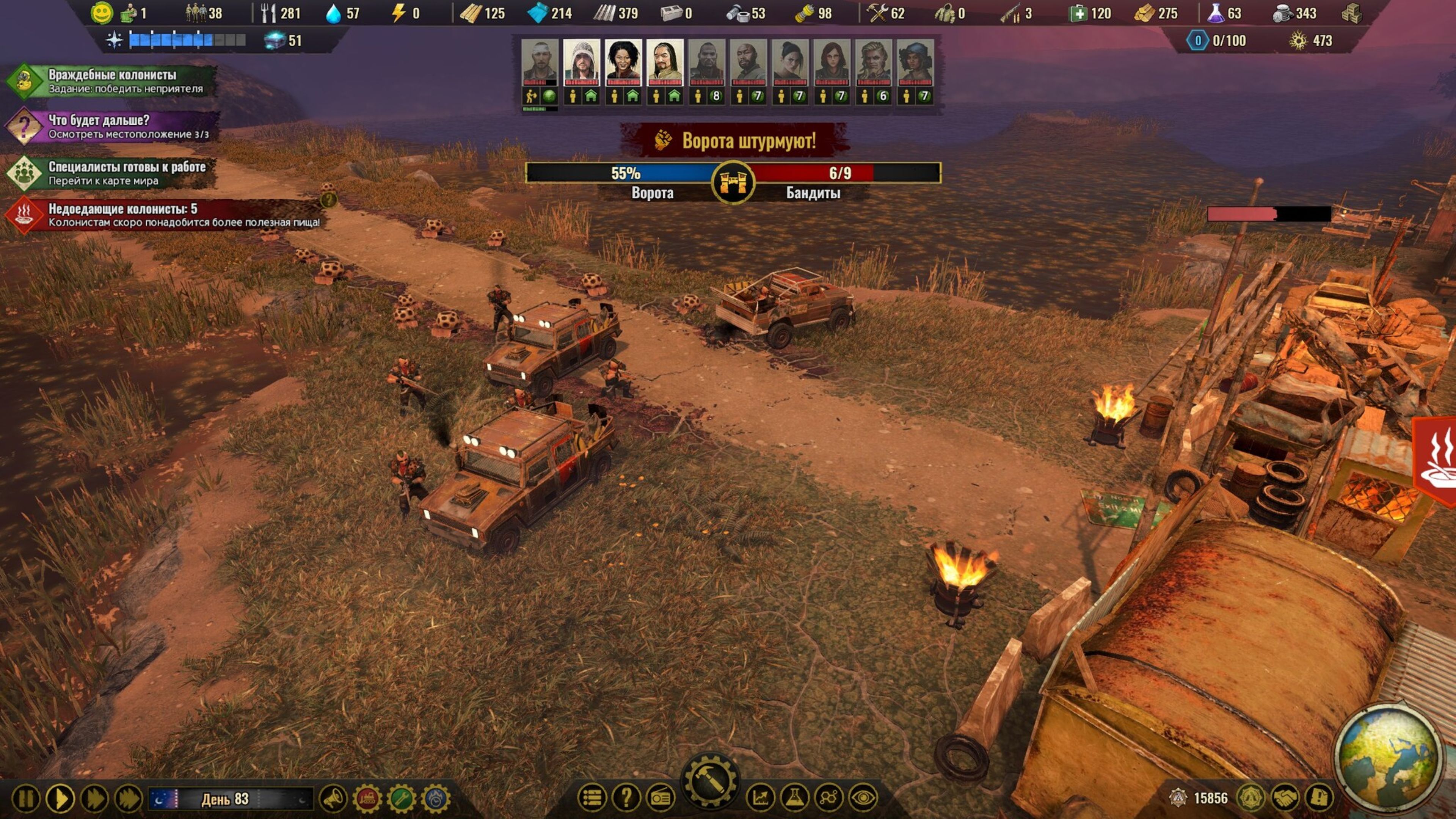Open the task list icon

[x=592, y=797]
